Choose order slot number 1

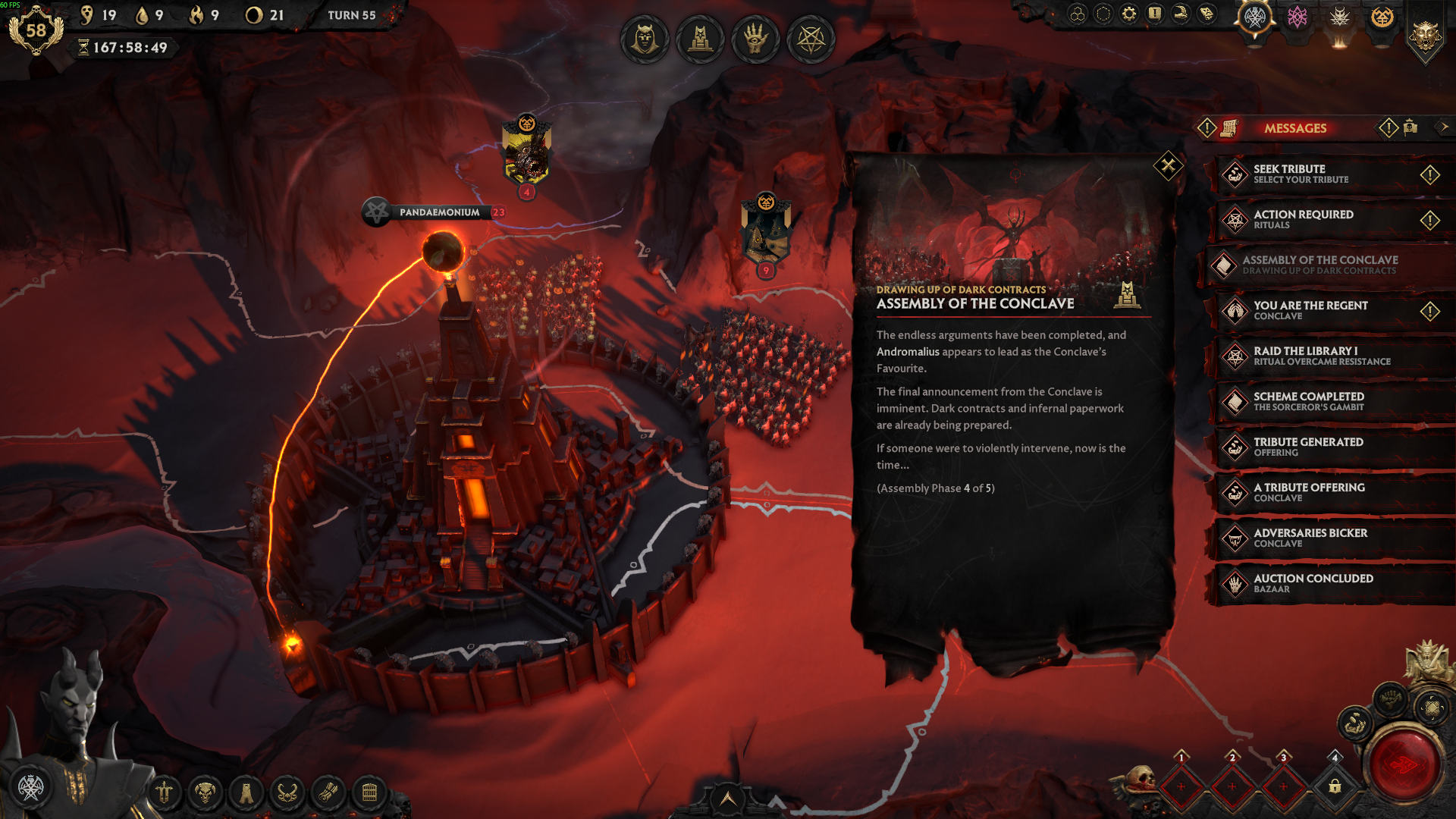coord(1181,786)
